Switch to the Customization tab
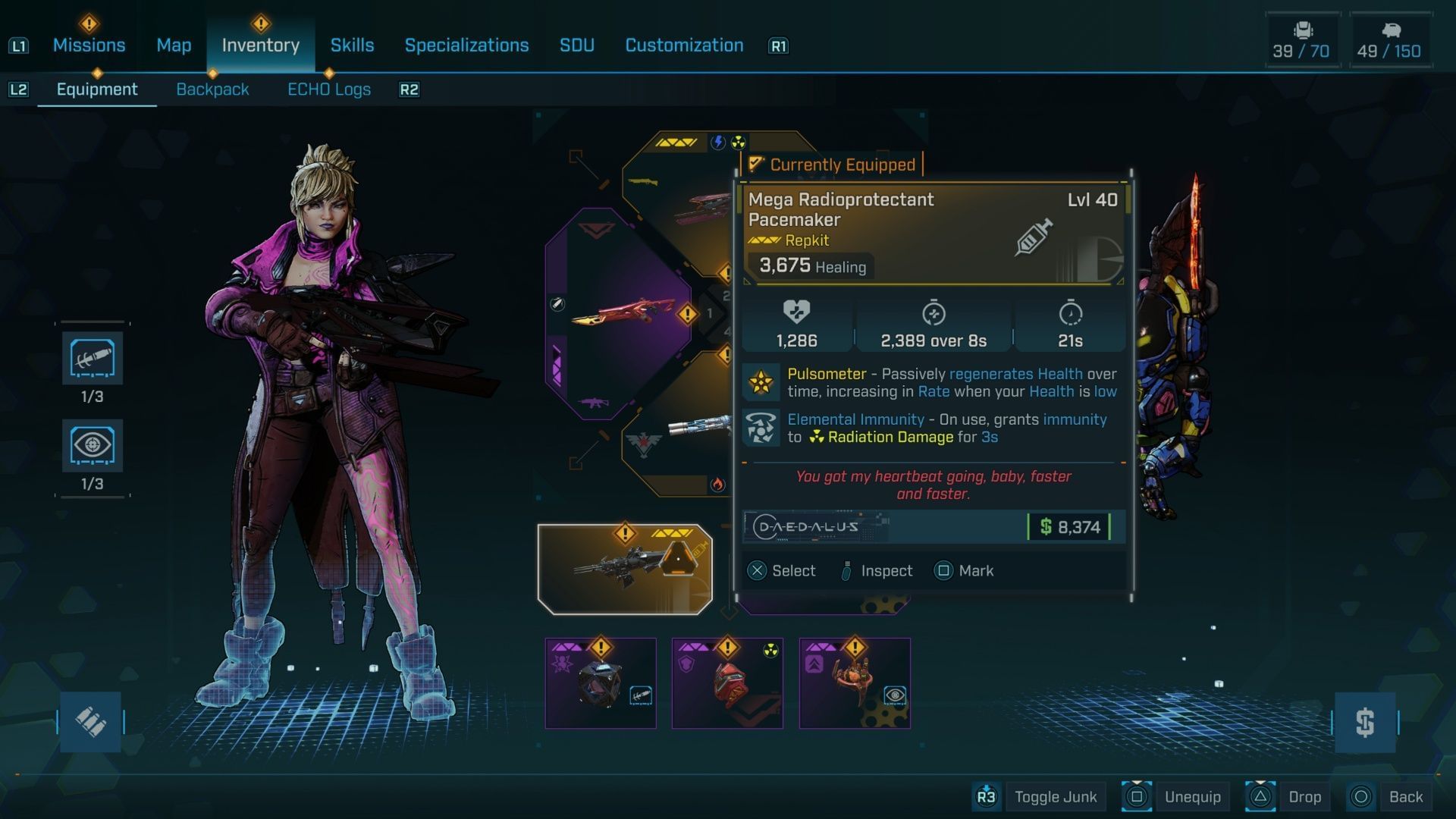 coord(684,45)
